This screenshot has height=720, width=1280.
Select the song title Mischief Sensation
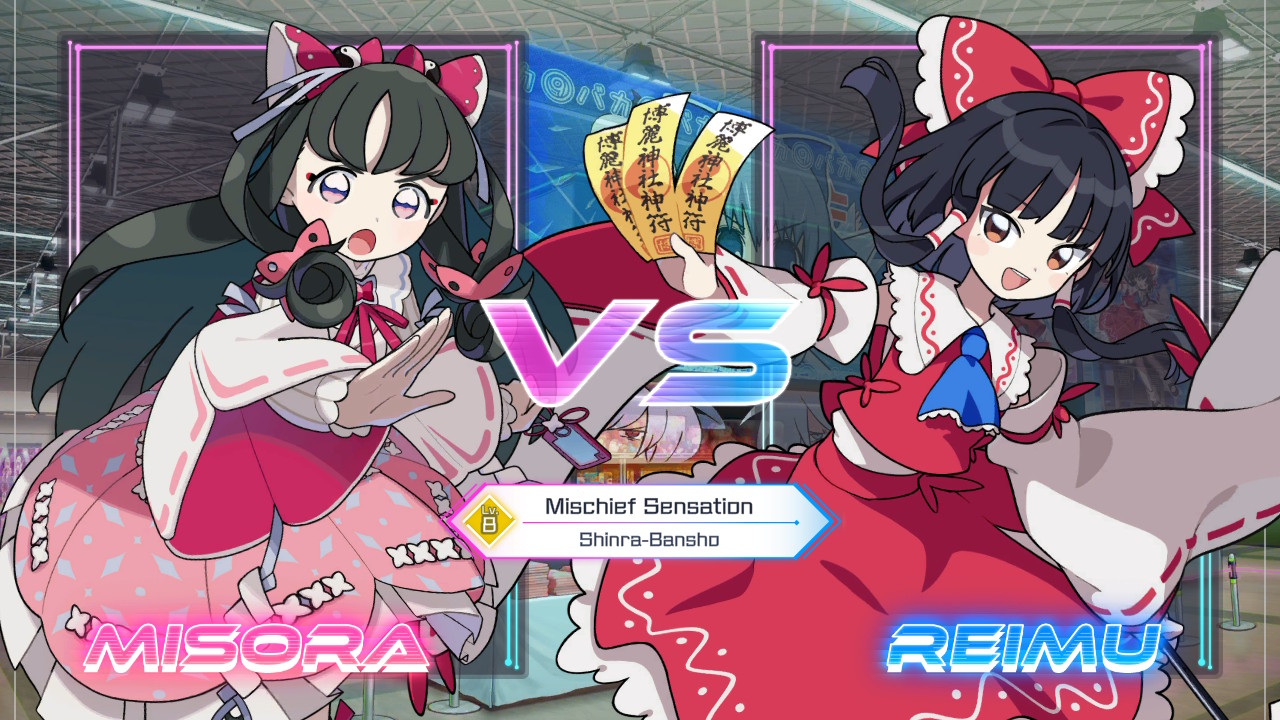pos(650,505)
